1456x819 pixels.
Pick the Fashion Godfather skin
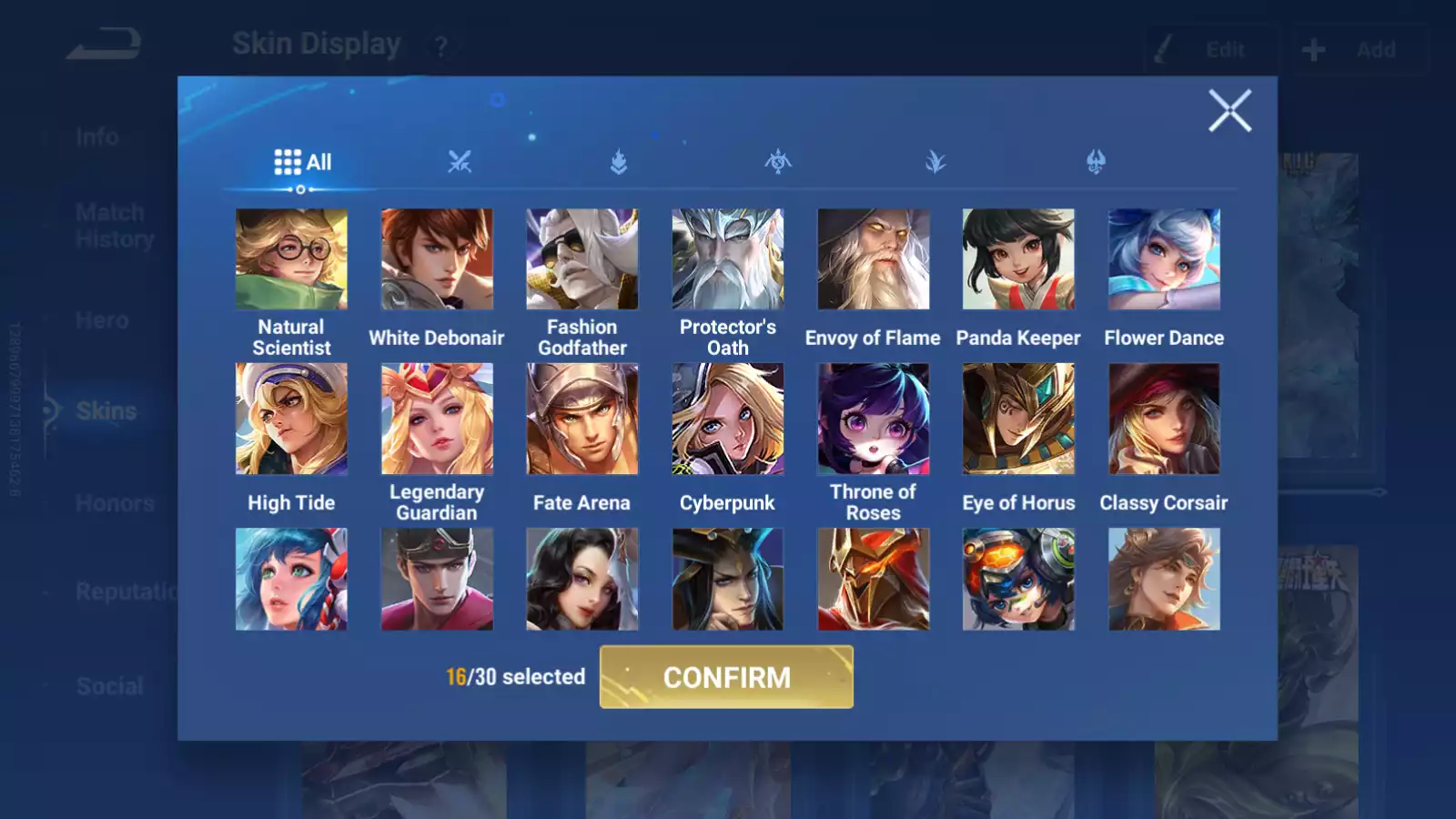tap(582, 259)
